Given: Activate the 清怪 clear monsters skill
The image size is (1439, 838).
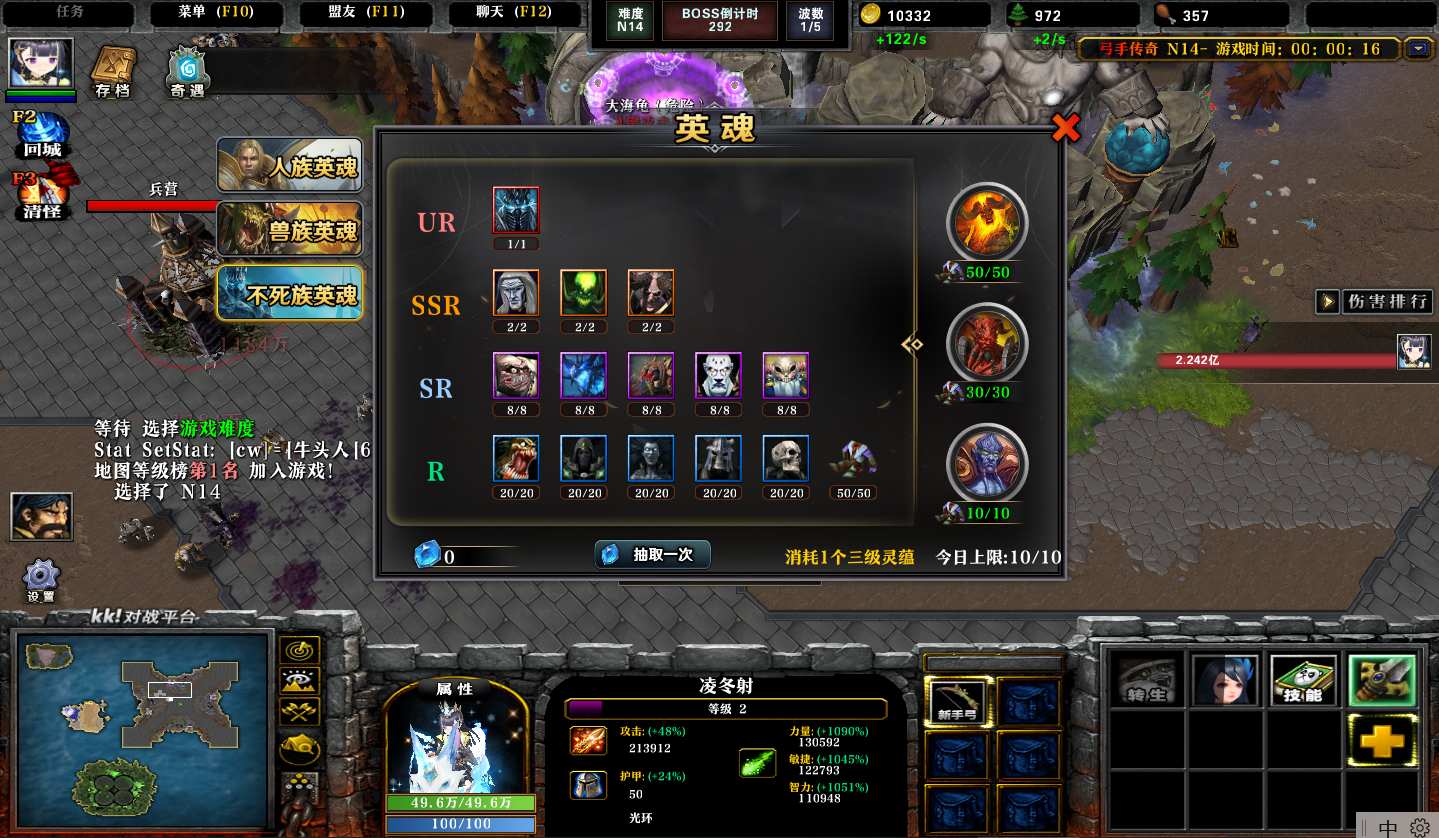Looking at the screenshot, I should pos(42,195).
